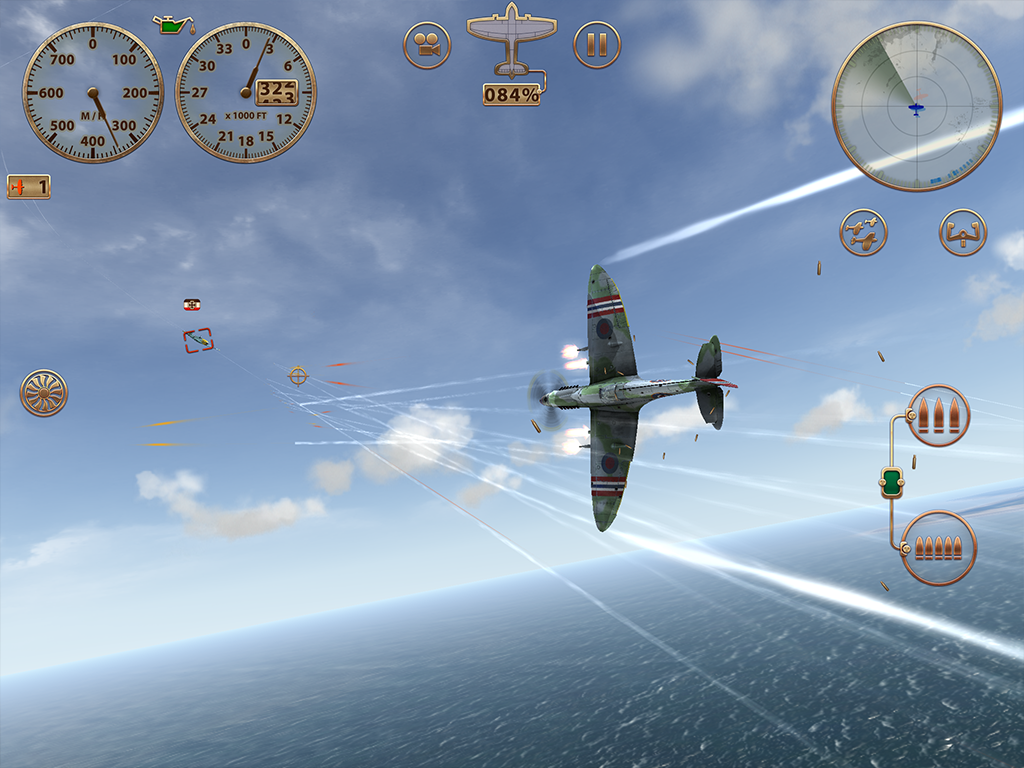
Task: Select the red-bracketed enemy target marker
Action: pyautogui.click(x=198, y=341)
